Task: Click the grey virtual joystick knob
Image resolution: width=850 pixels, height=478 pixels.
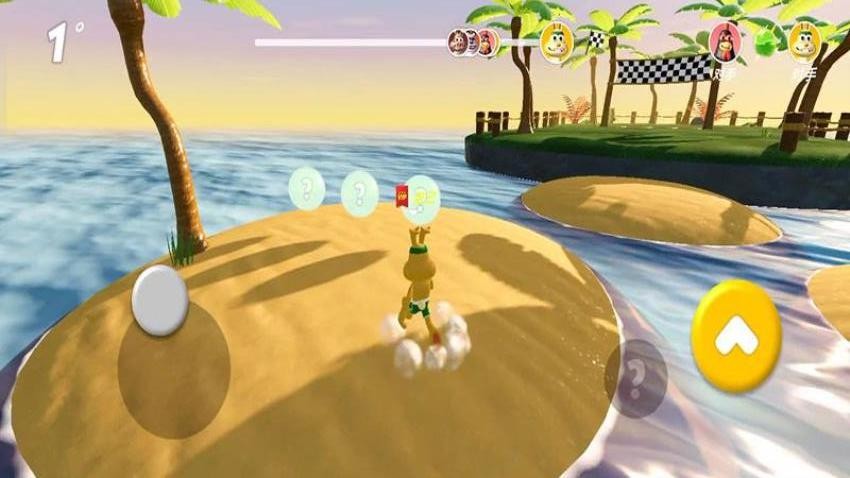Action: pos(160,299)
